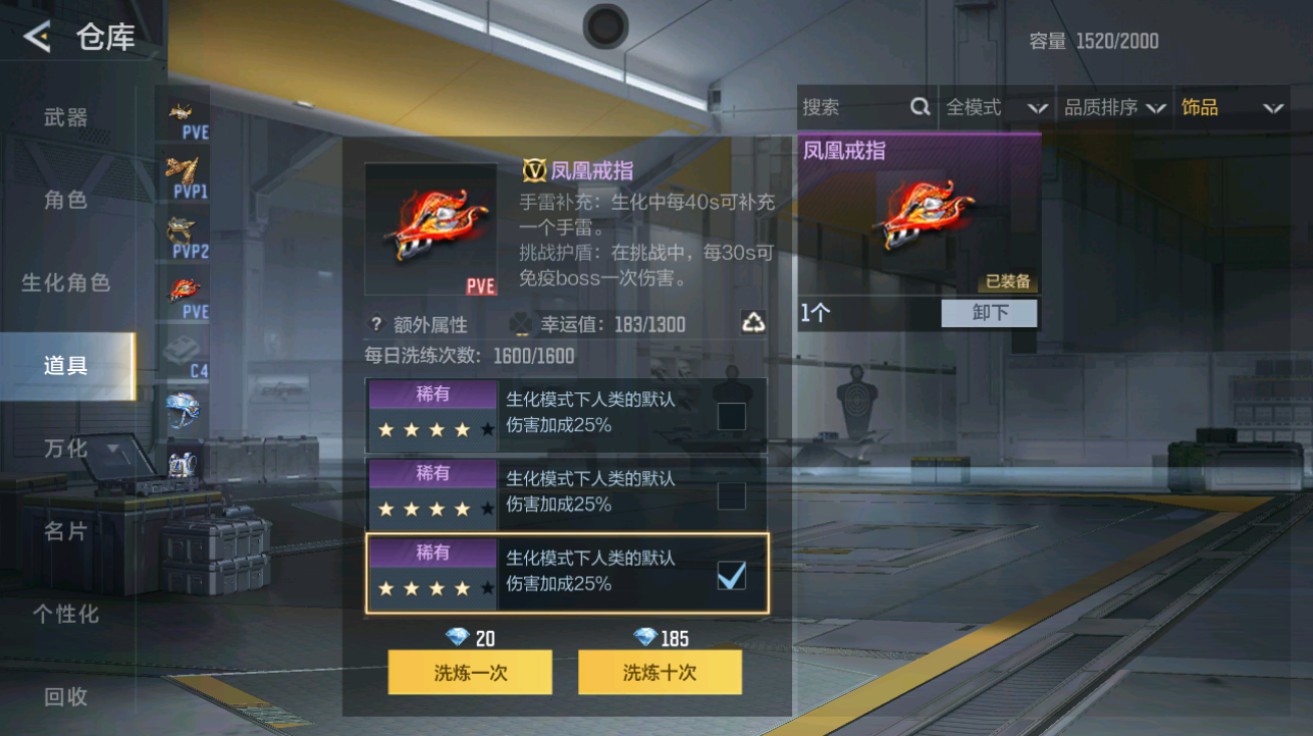Click the PVP2 item icon in the list
Image resolution: width=1313 pixels, height=736 pixels.
pos(183,233)
